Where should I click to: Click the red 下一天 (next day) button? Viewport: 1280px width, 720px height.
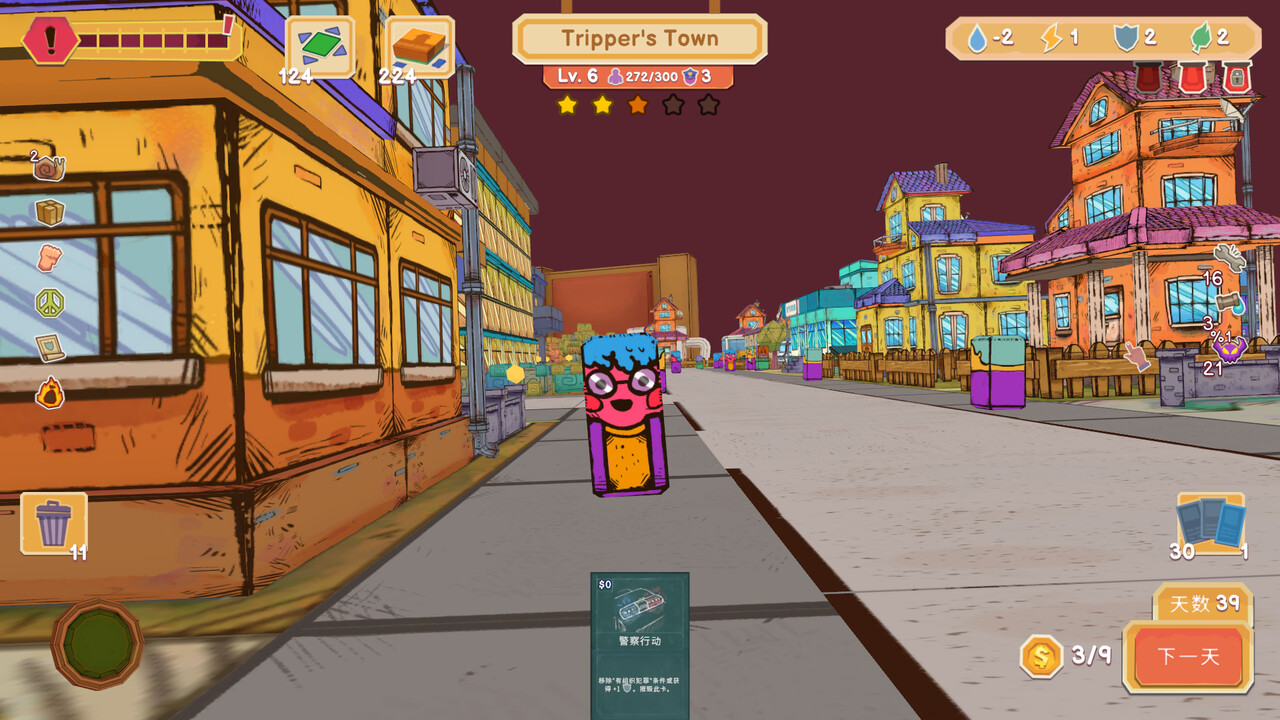coord(1188,657)
